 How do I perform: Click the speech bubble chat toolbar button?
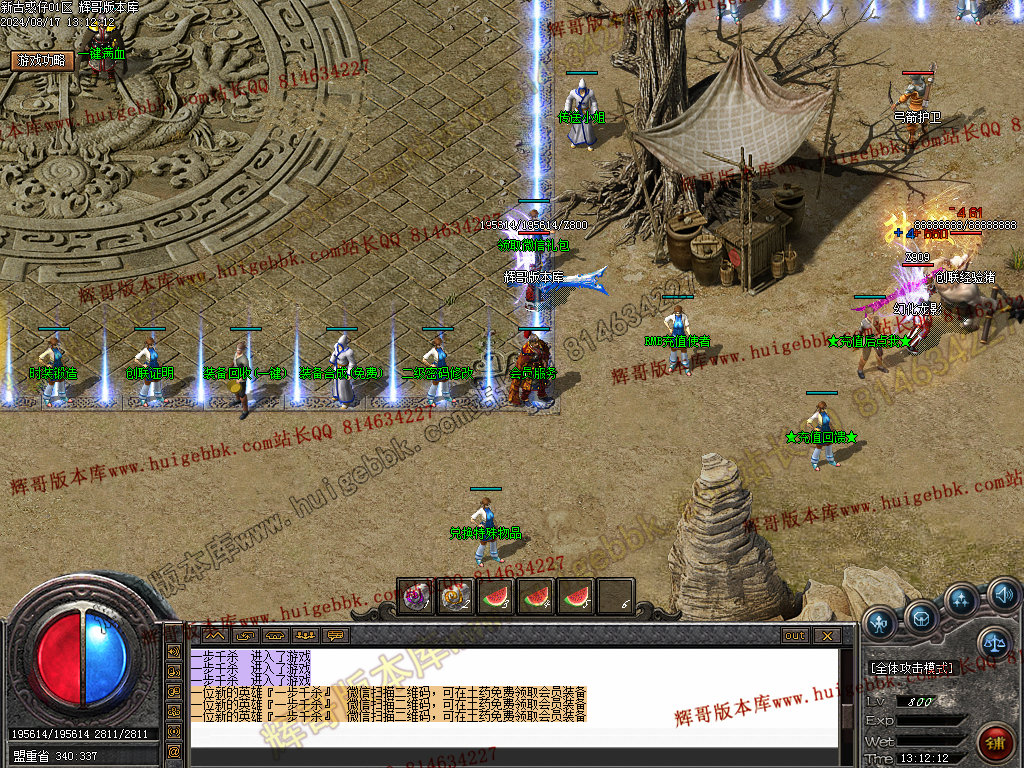(335, 635)
